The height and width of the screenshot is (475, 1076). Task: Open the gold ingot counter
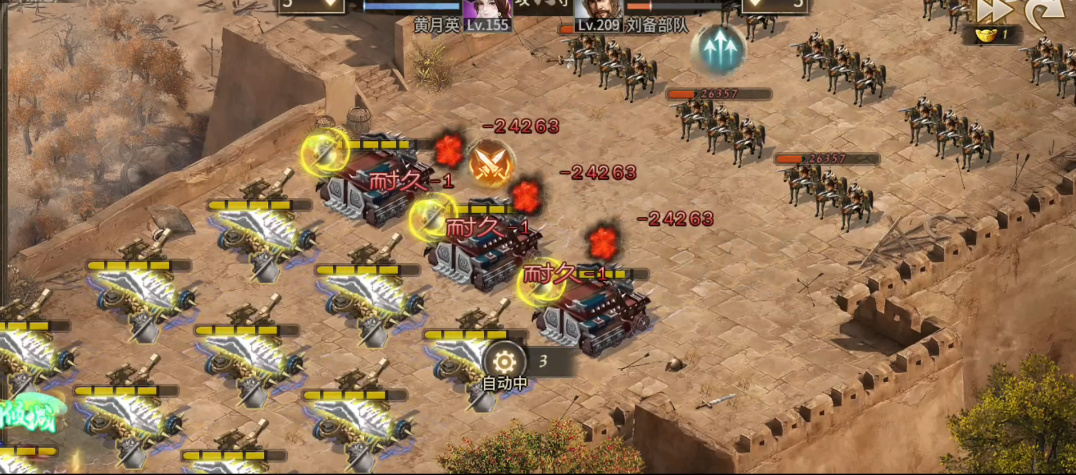pos(992,35)
